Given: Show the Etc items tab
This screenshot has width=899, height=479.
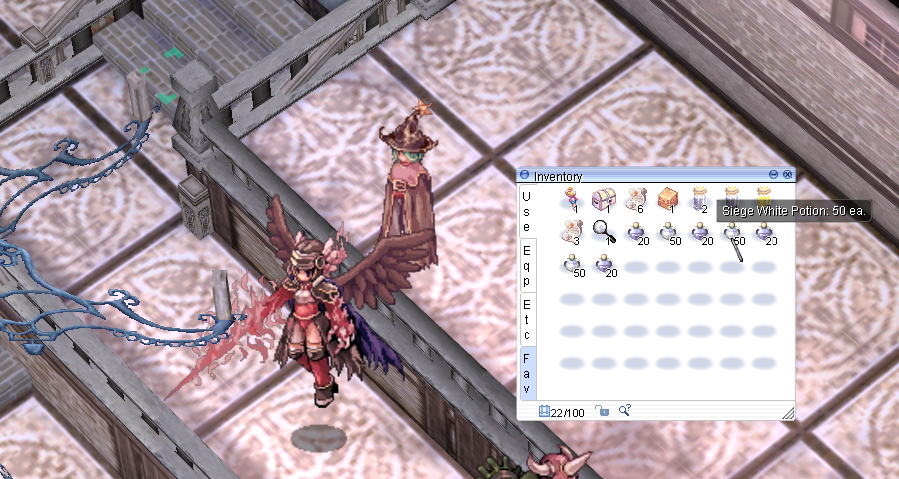Looking at the screenshot, I should [526, 318].
